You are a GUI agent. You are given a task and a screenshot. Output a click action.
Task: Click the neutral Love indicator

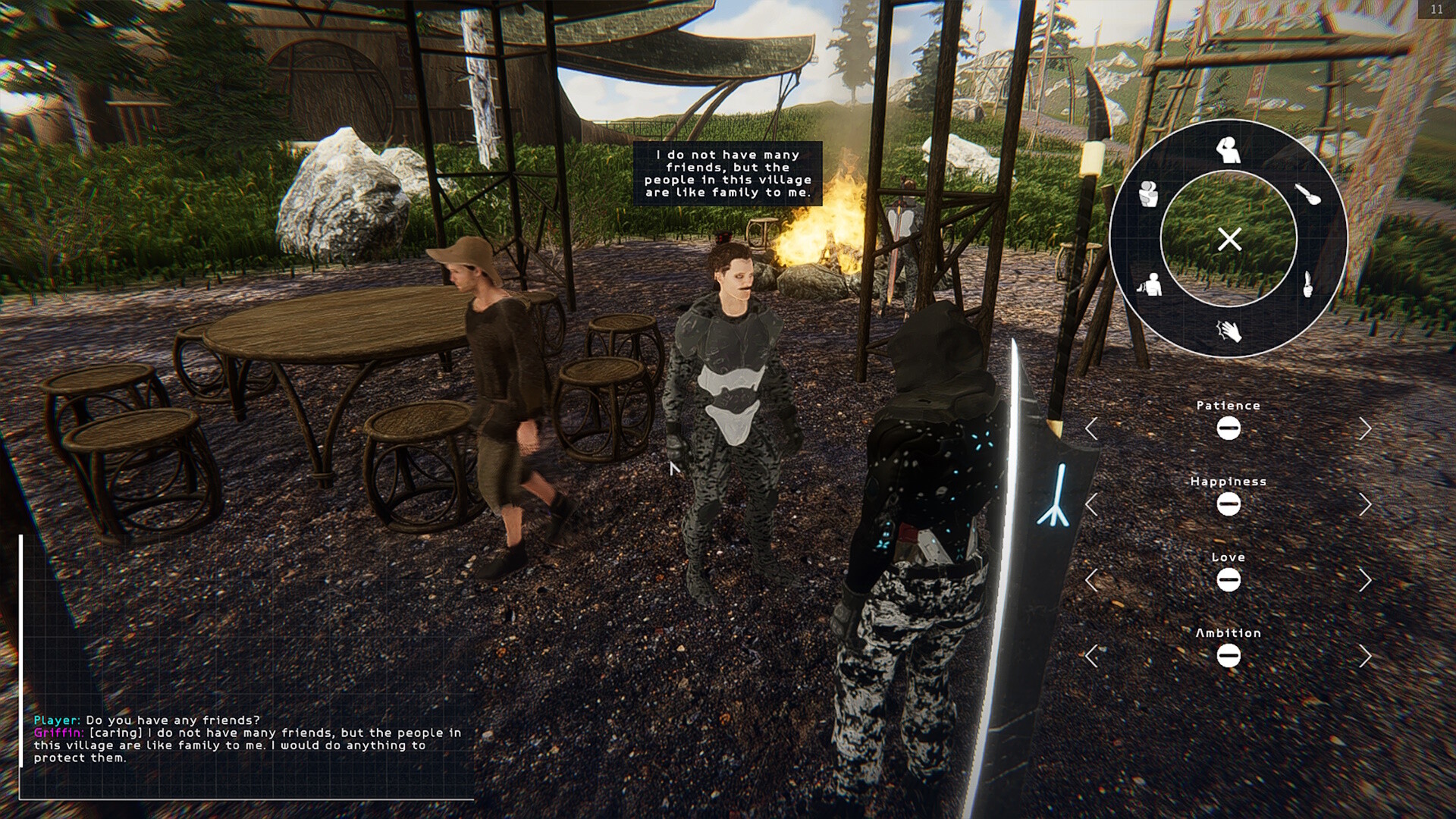[1229, 579]
